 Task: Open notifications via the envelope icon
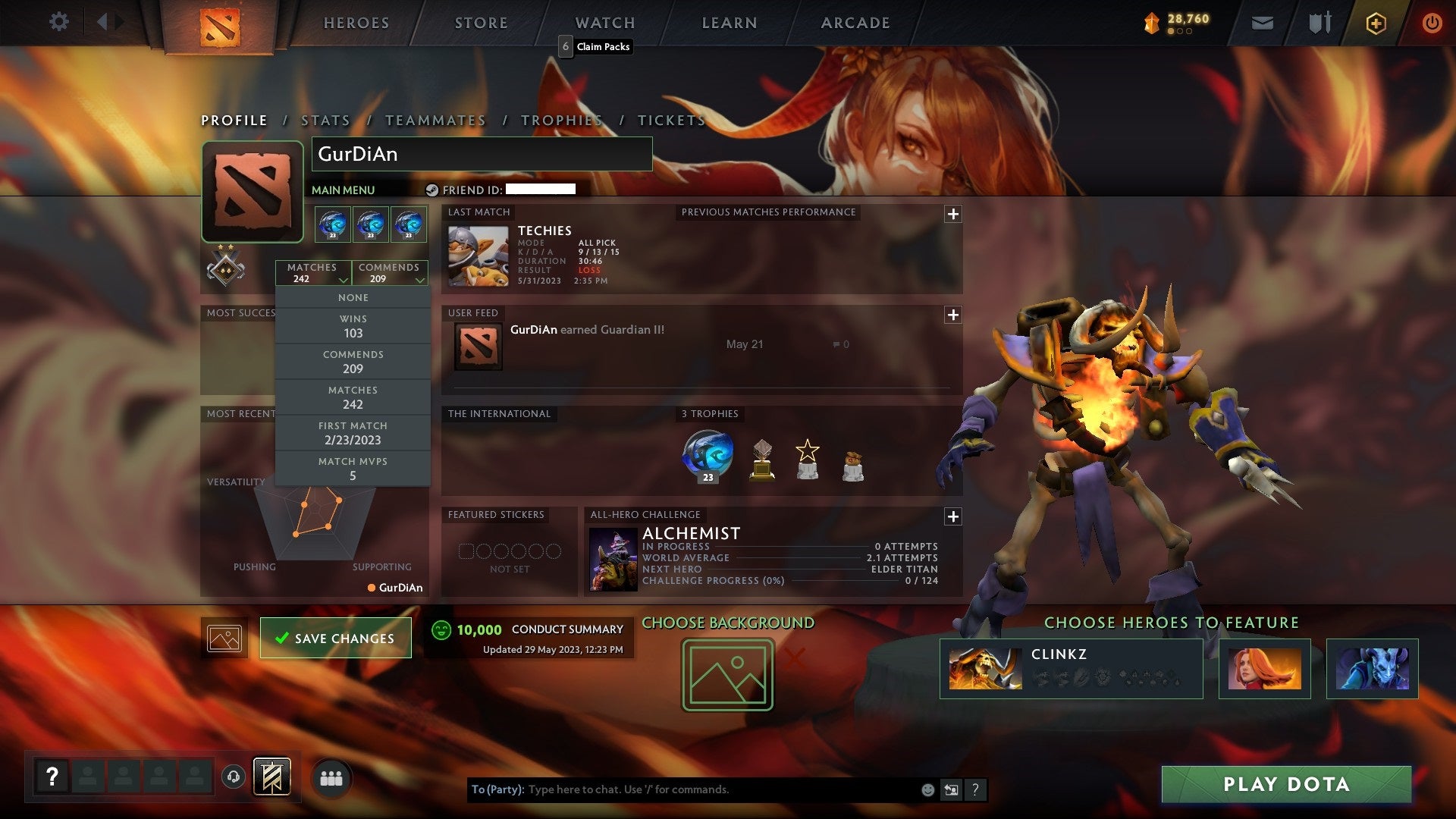1263,23
